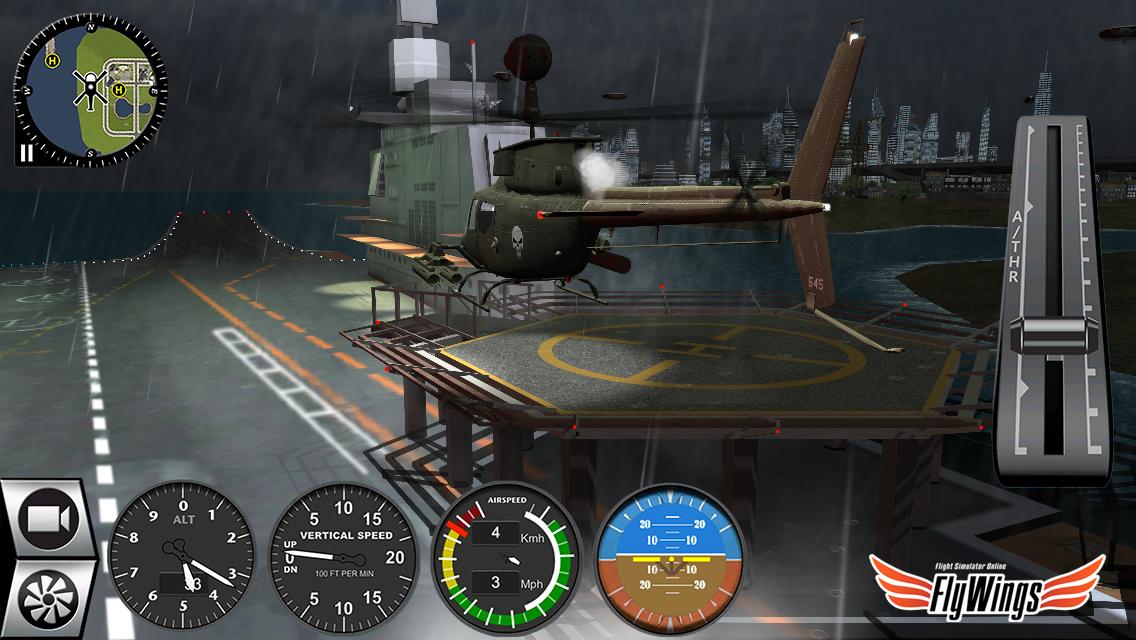Open the circular radar minimap
The height and width of the screenshot is (640, 1136).
pyautogui.click(x=91, y=89)
